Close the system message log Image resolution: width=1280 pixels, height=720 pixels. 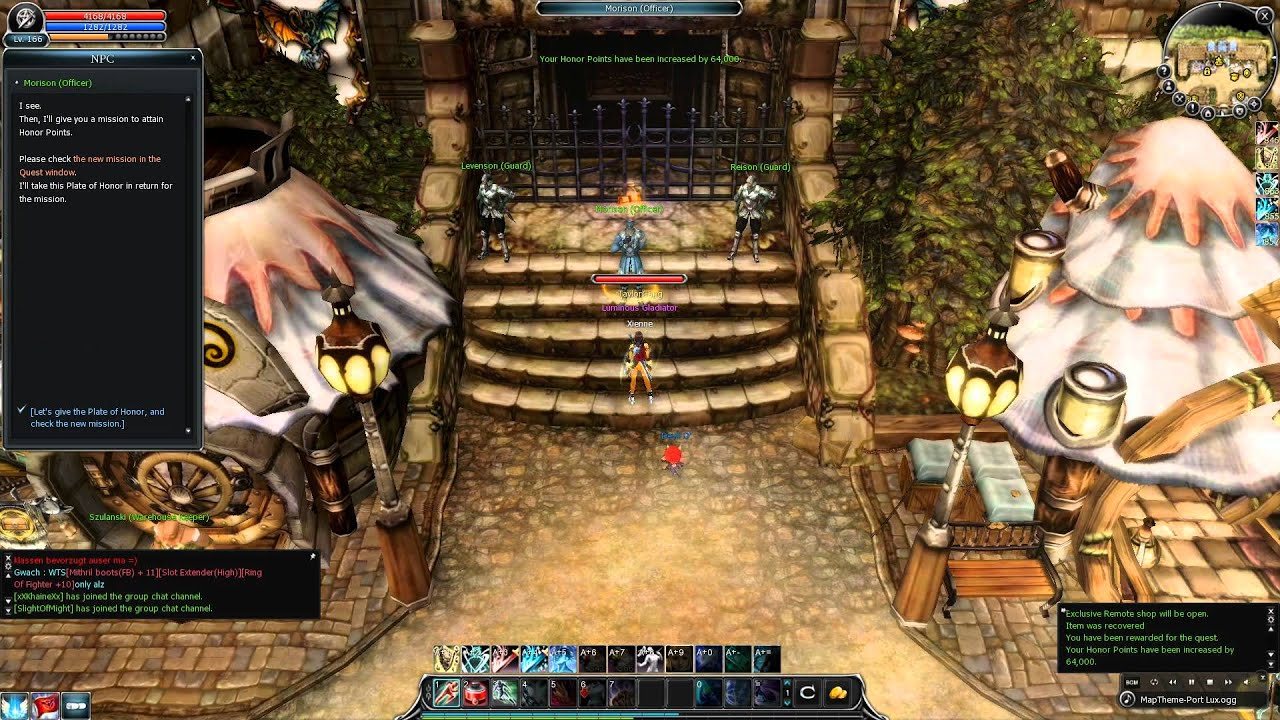(x=1271, y=612)
